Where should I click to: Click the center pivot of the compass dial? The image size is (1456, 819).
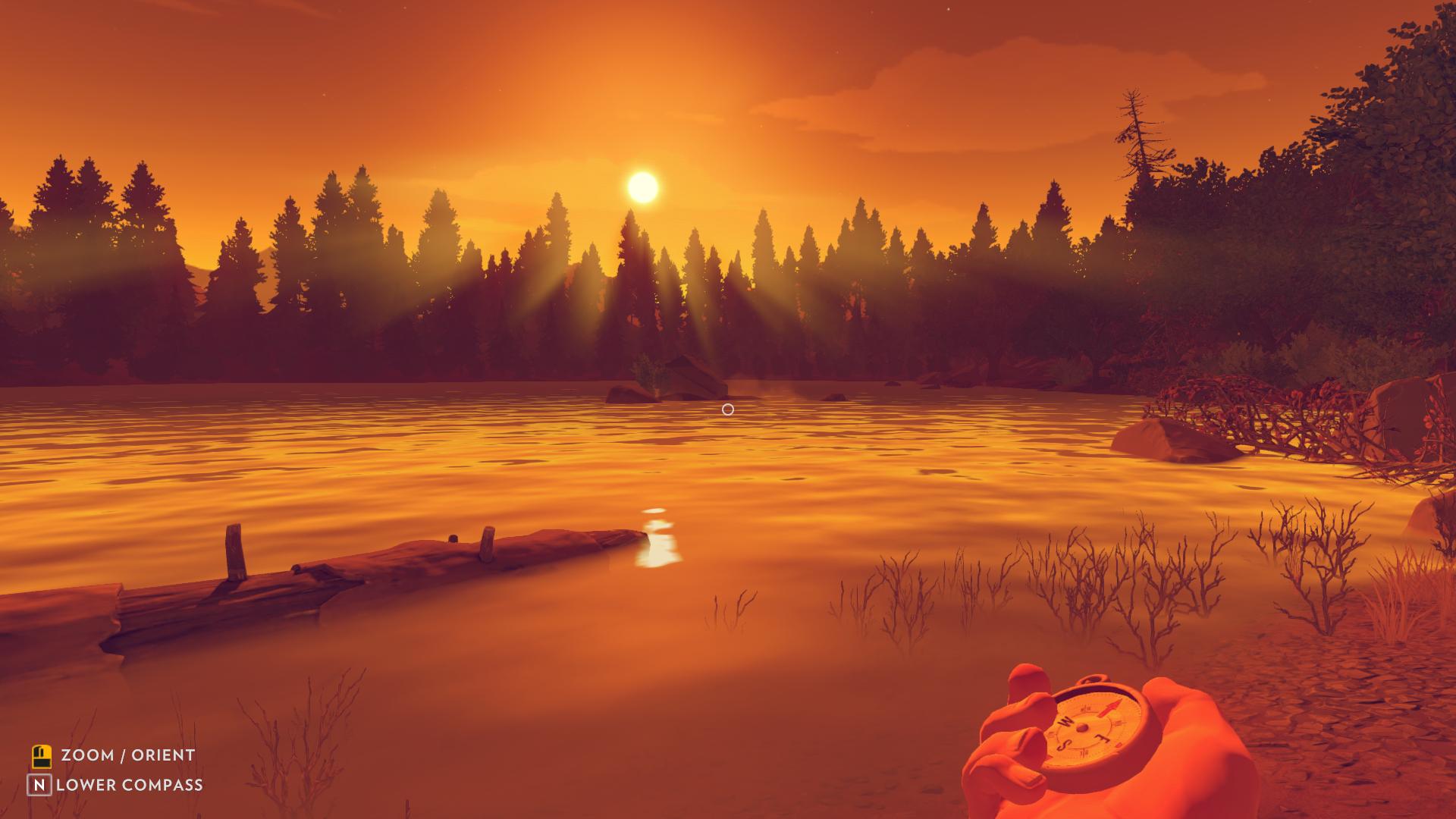(1082, 726)
